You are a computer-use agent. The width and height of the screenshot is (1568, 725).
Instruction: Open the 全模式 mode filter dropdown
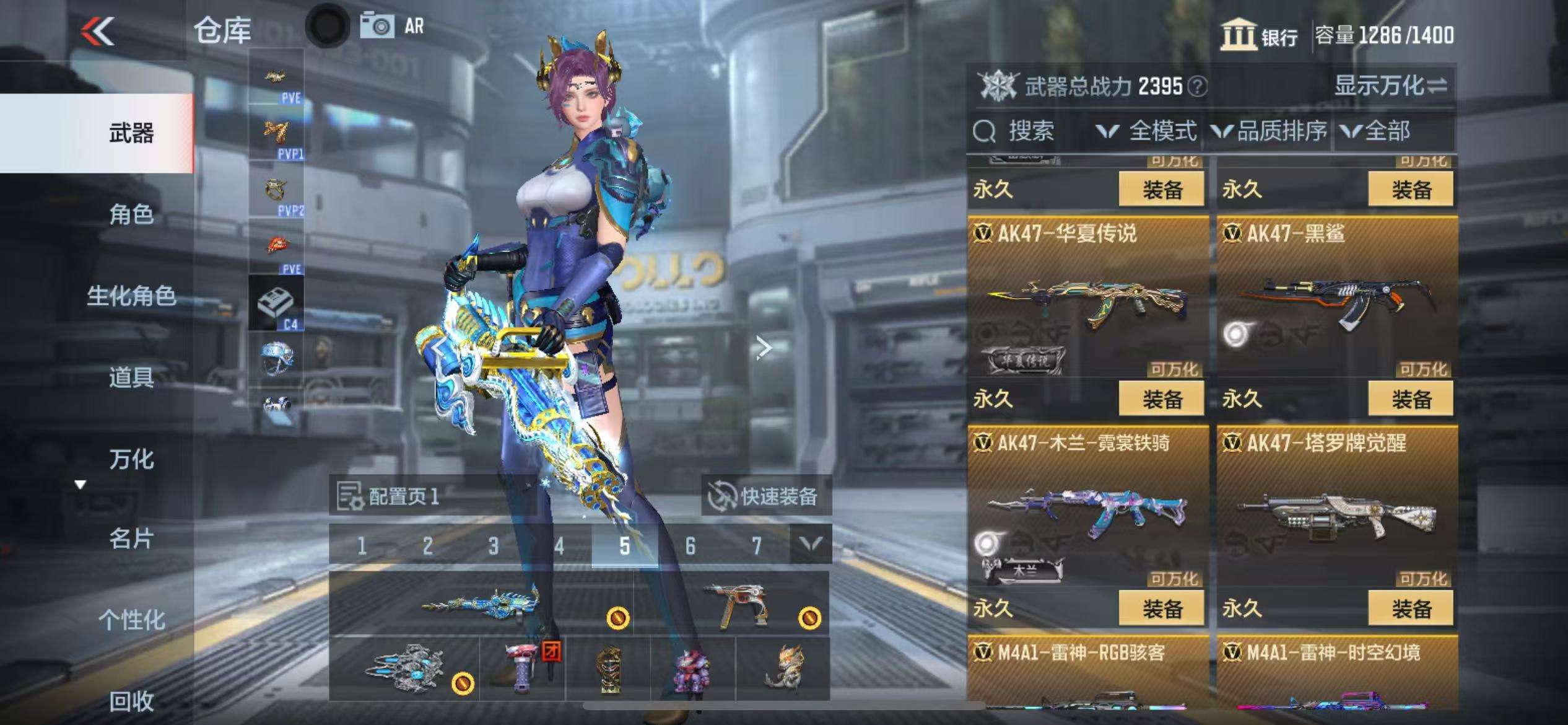(x=1146, y=131)
